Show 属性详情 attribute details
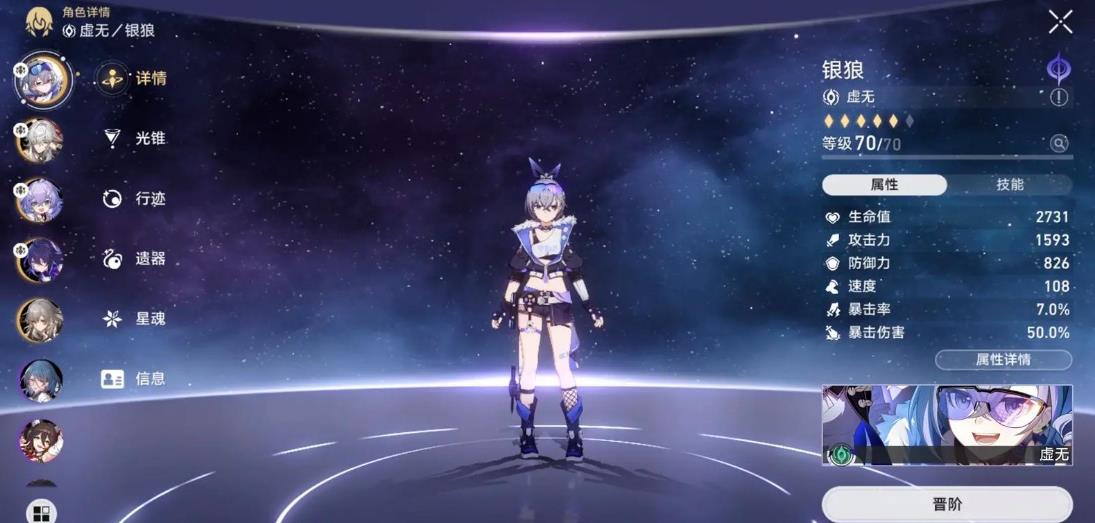 pyautogui.click(x=1002, y=360)
